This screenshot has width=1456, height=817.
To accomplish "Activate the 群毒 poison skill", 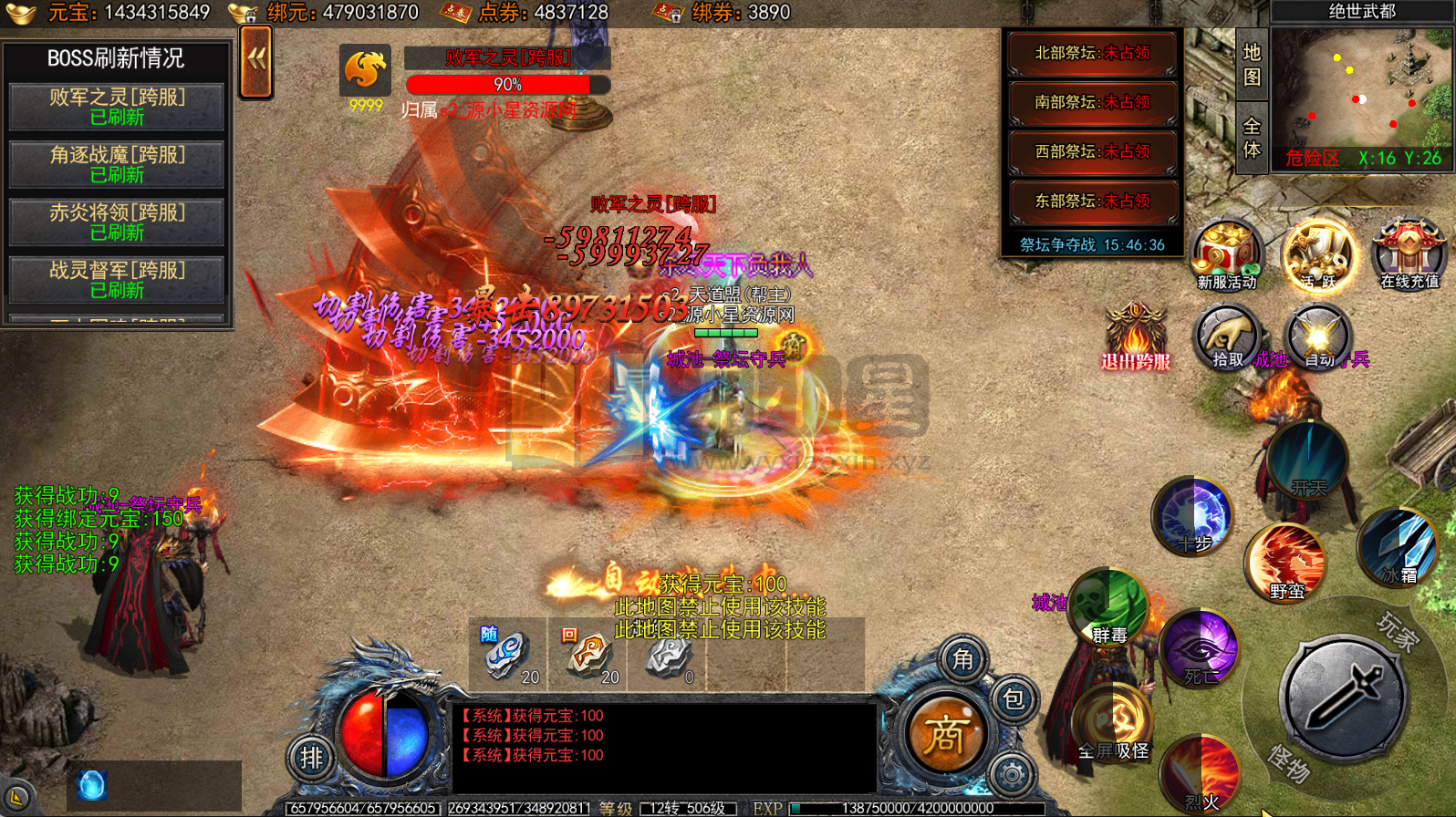I will pos(1109,606).
